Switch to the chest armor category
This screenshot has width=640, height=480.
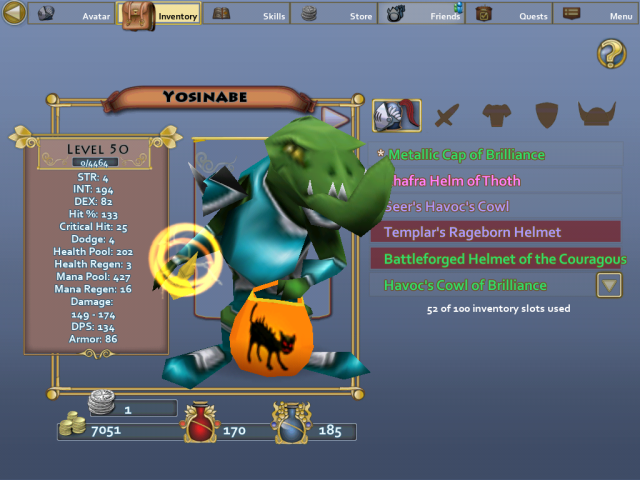click(496, 116)
